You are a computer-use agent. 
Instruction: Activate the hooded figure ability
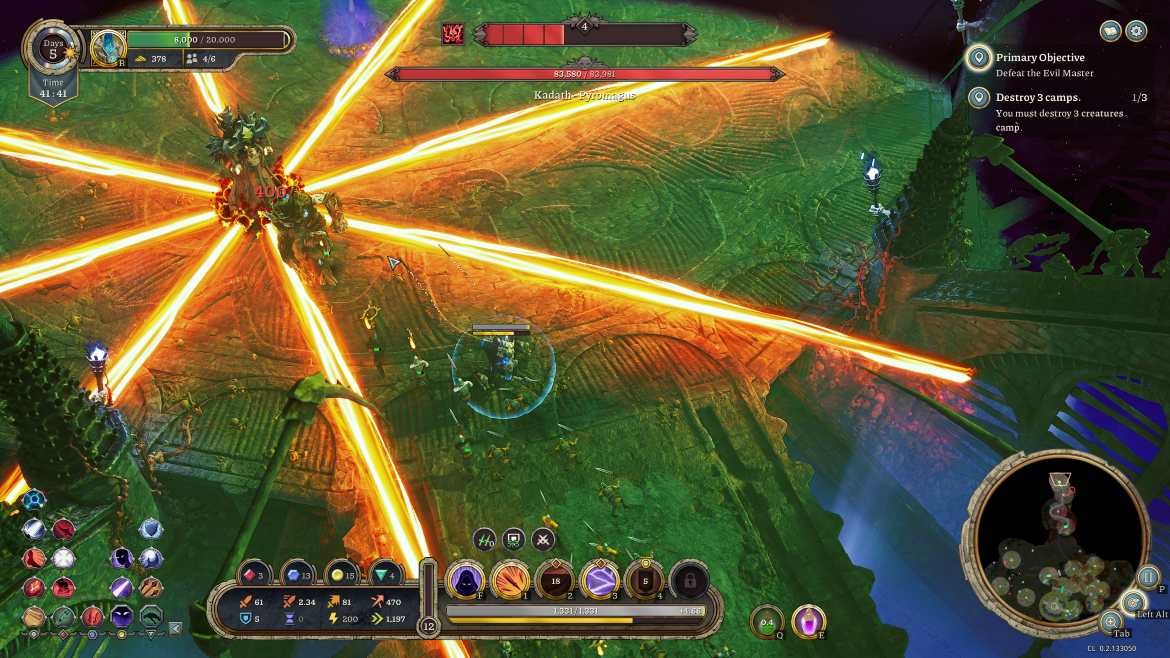point(465,579)
